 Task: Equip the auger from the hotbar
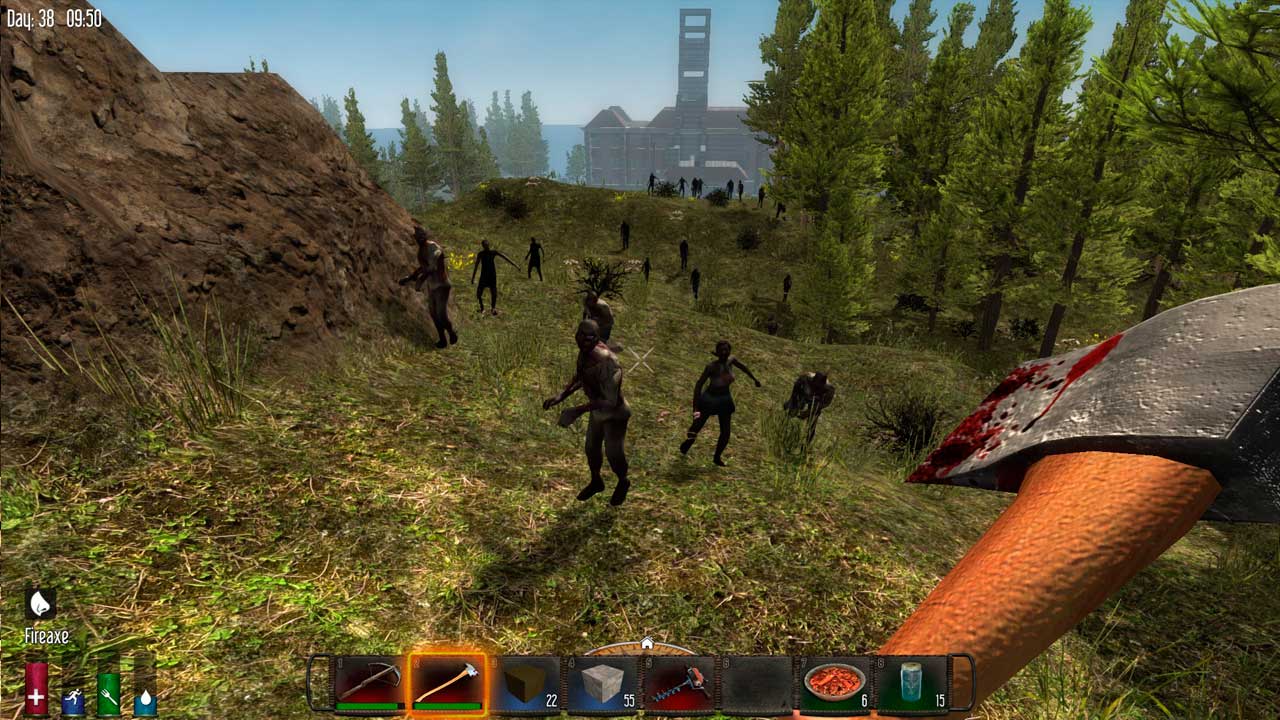(679, 684)
